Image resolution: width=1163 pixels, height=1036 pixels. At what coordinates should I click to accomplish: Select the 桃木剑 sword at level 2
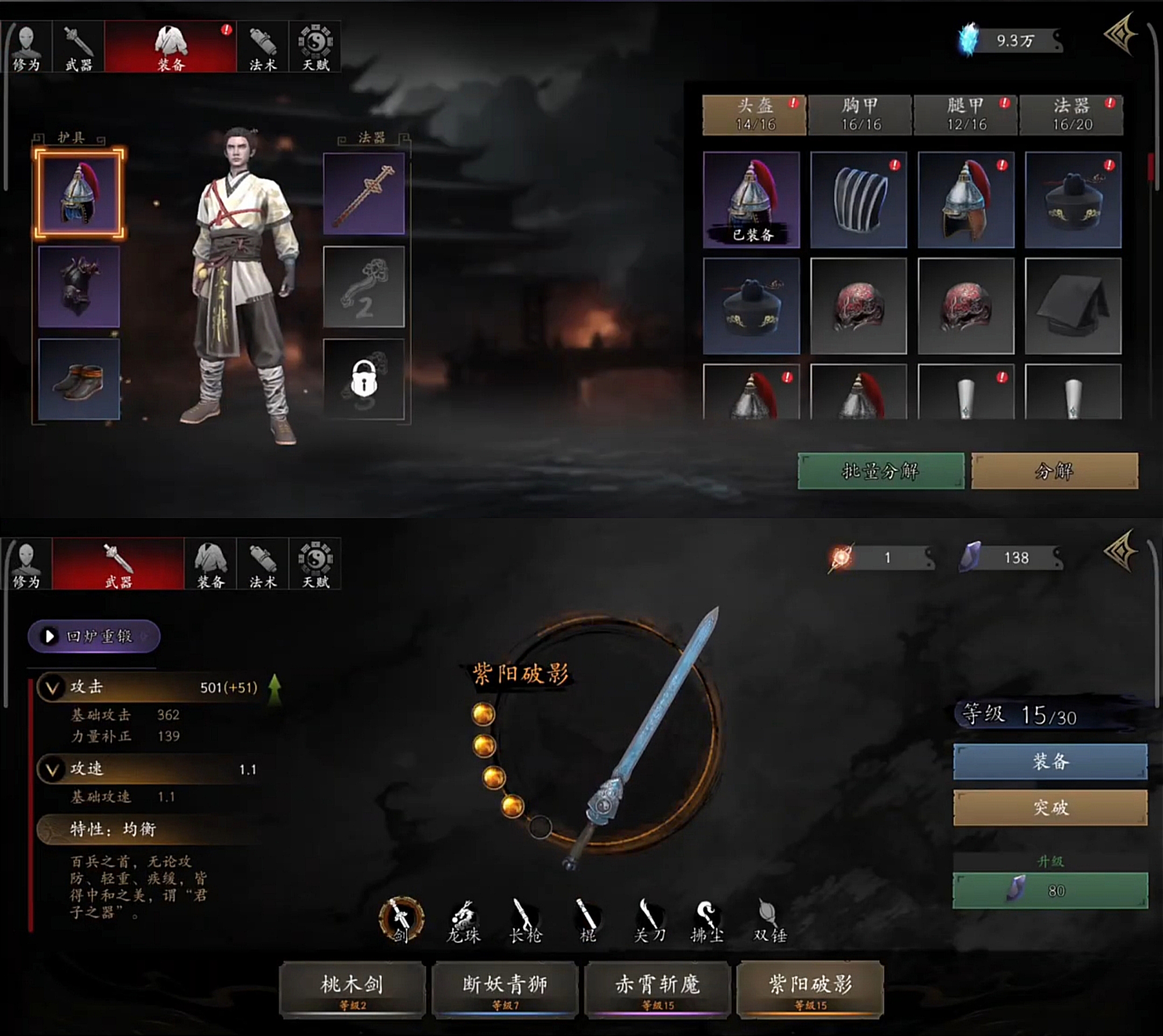coord(352,989)
